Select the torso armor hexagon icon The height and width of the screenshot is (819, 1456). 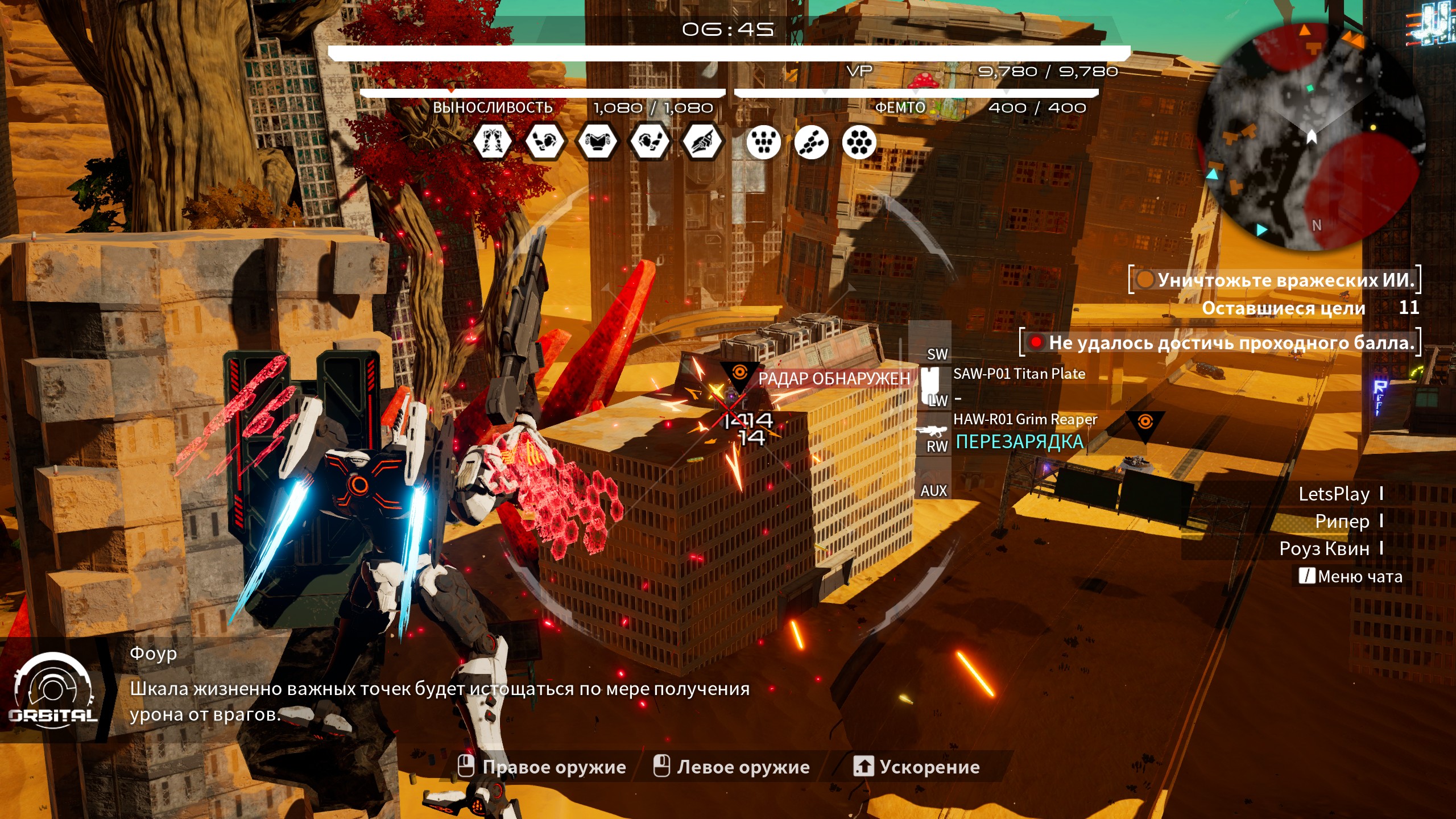point(597,141)
